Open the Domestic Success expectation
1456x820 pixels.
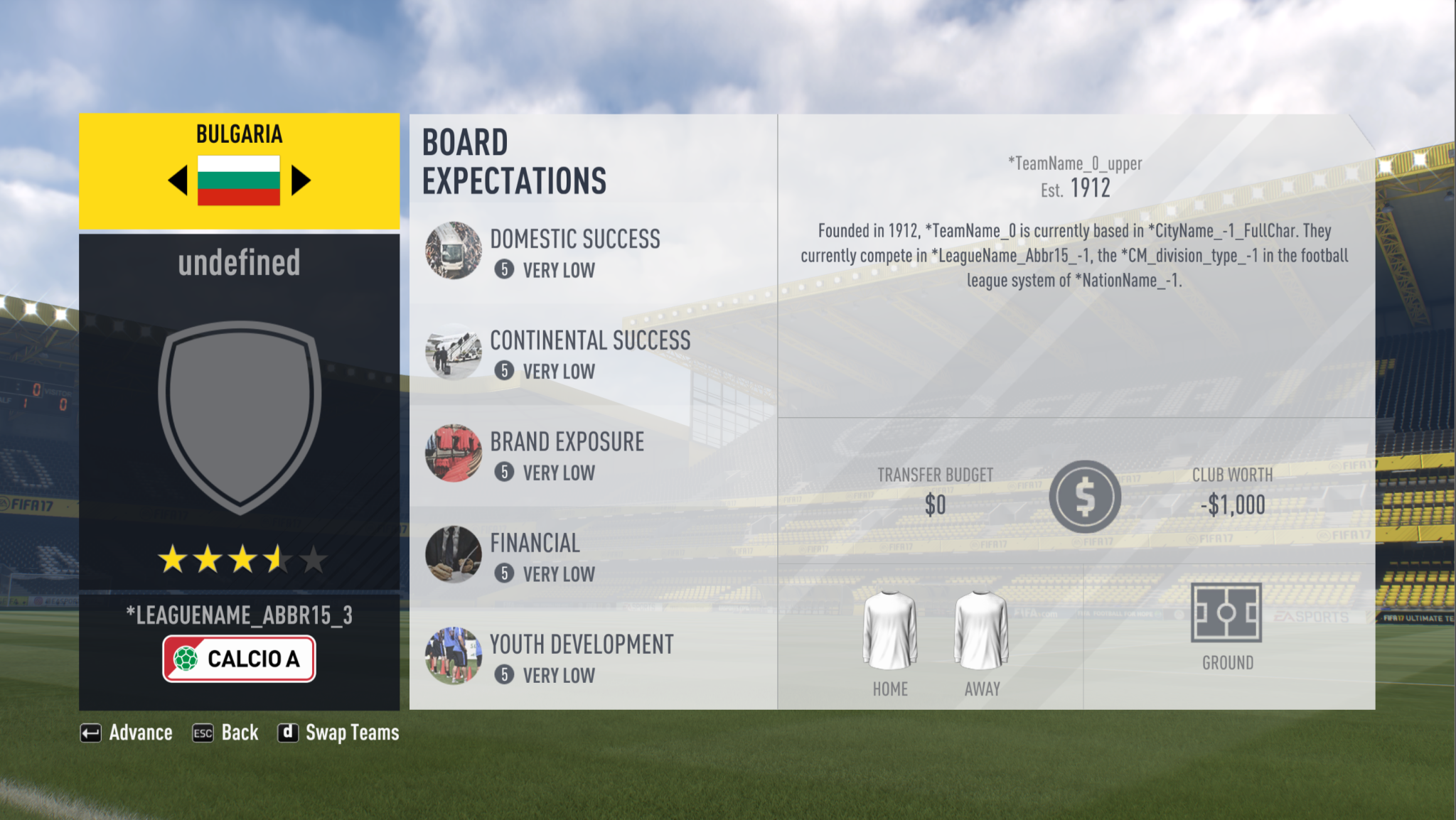pos(574,251)
